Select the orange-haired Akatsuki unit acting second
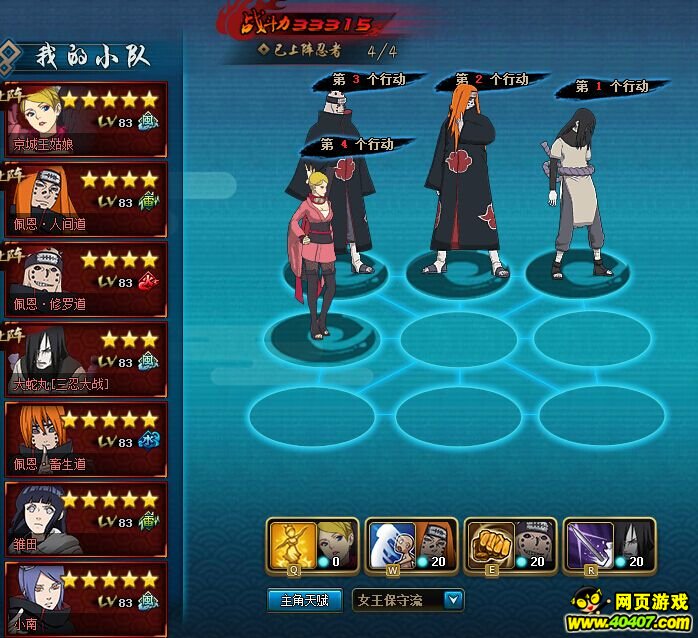Viewport: 698px width, 638px height. [x=462, y=190]
